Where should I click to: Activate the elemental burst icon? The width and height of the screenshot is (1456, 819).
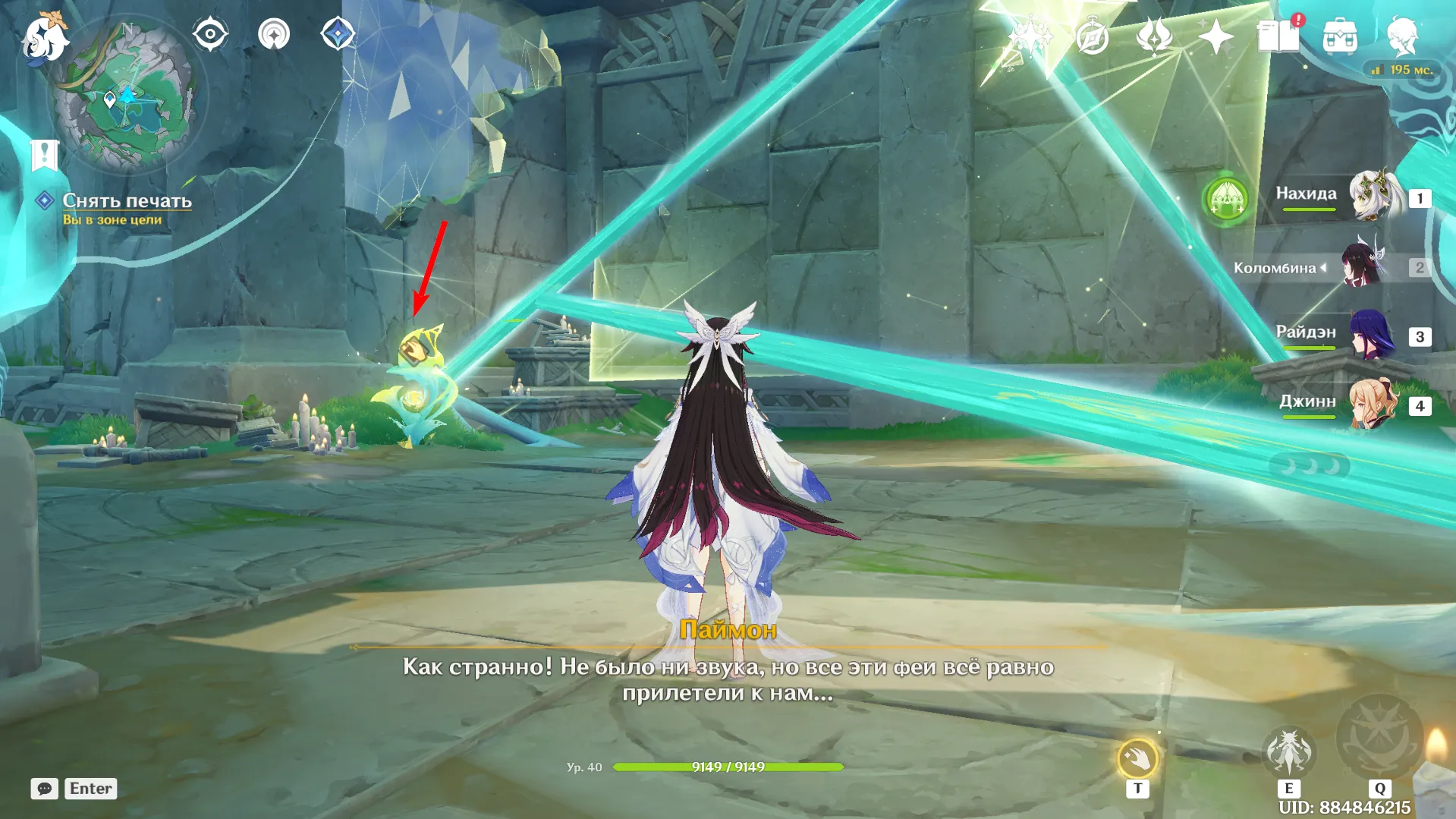tap(1379, 738)
